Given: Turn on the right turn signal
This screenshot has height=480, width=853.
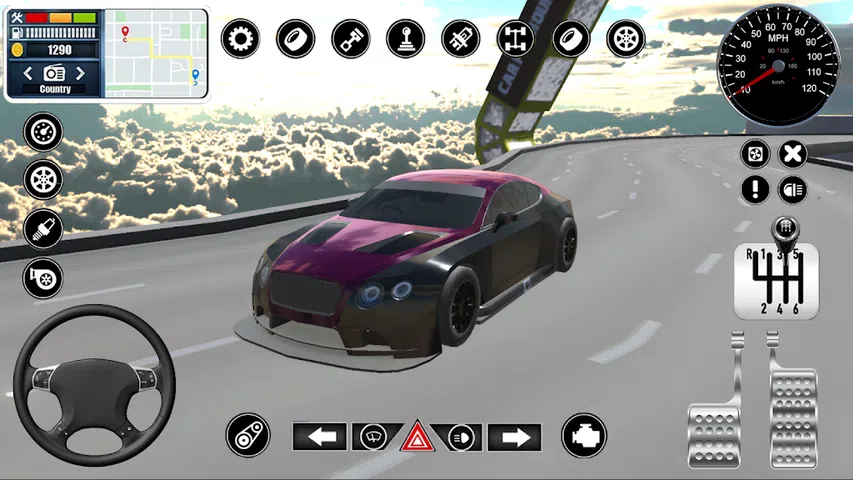Looking at the screenshot, I should tap(514, 437).
